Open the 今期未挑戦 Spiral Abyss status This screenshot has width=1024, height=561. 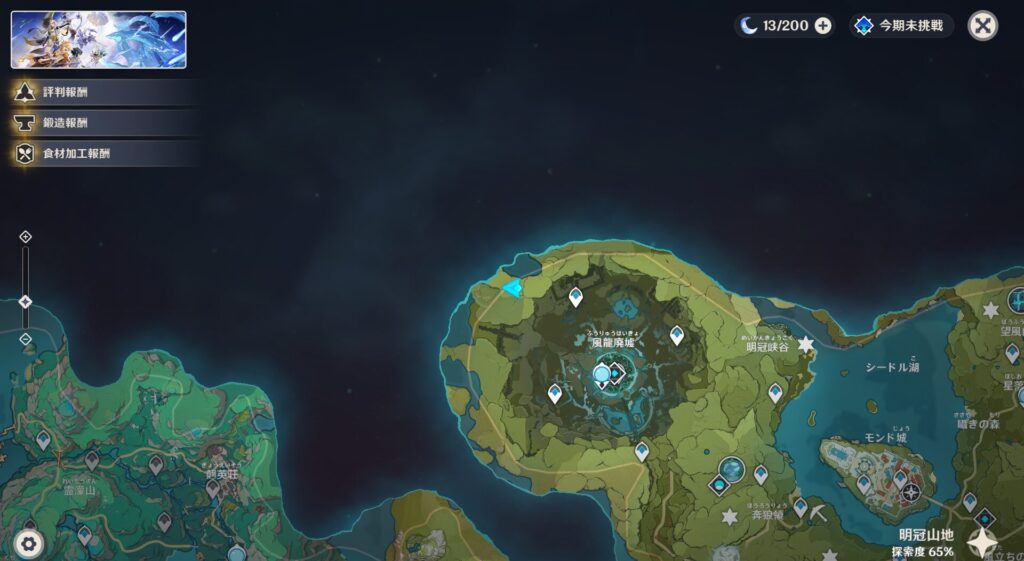click(x=901, y=26)
